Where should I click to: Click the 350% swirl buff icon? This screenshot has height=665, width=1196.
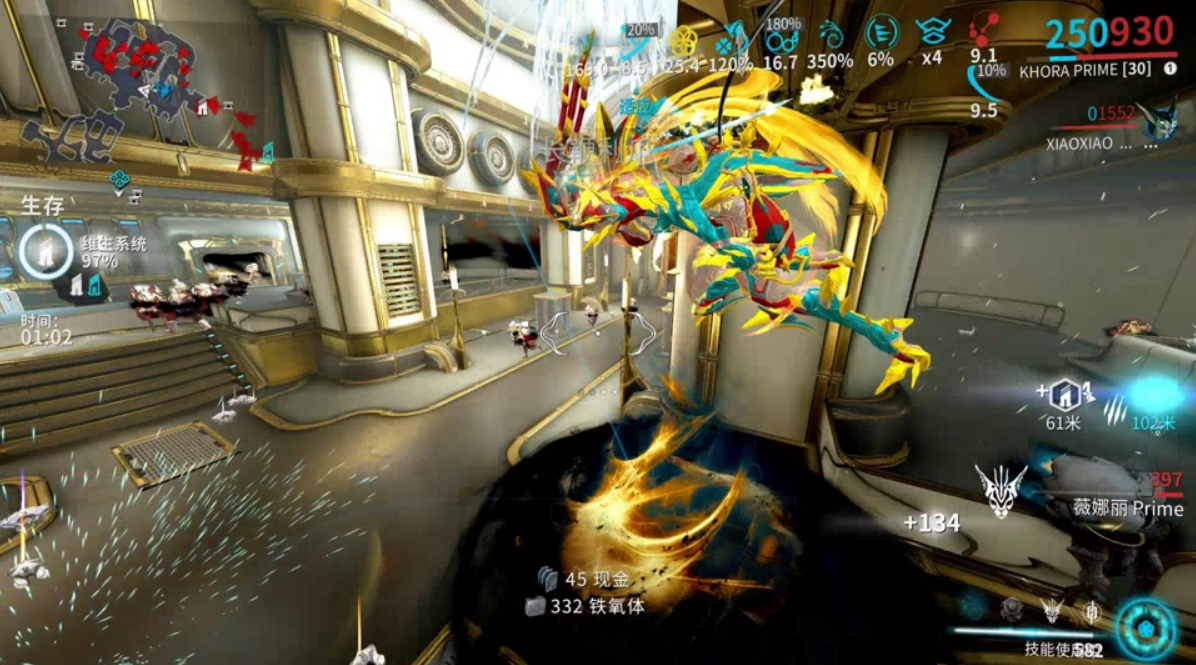point(831,35)
